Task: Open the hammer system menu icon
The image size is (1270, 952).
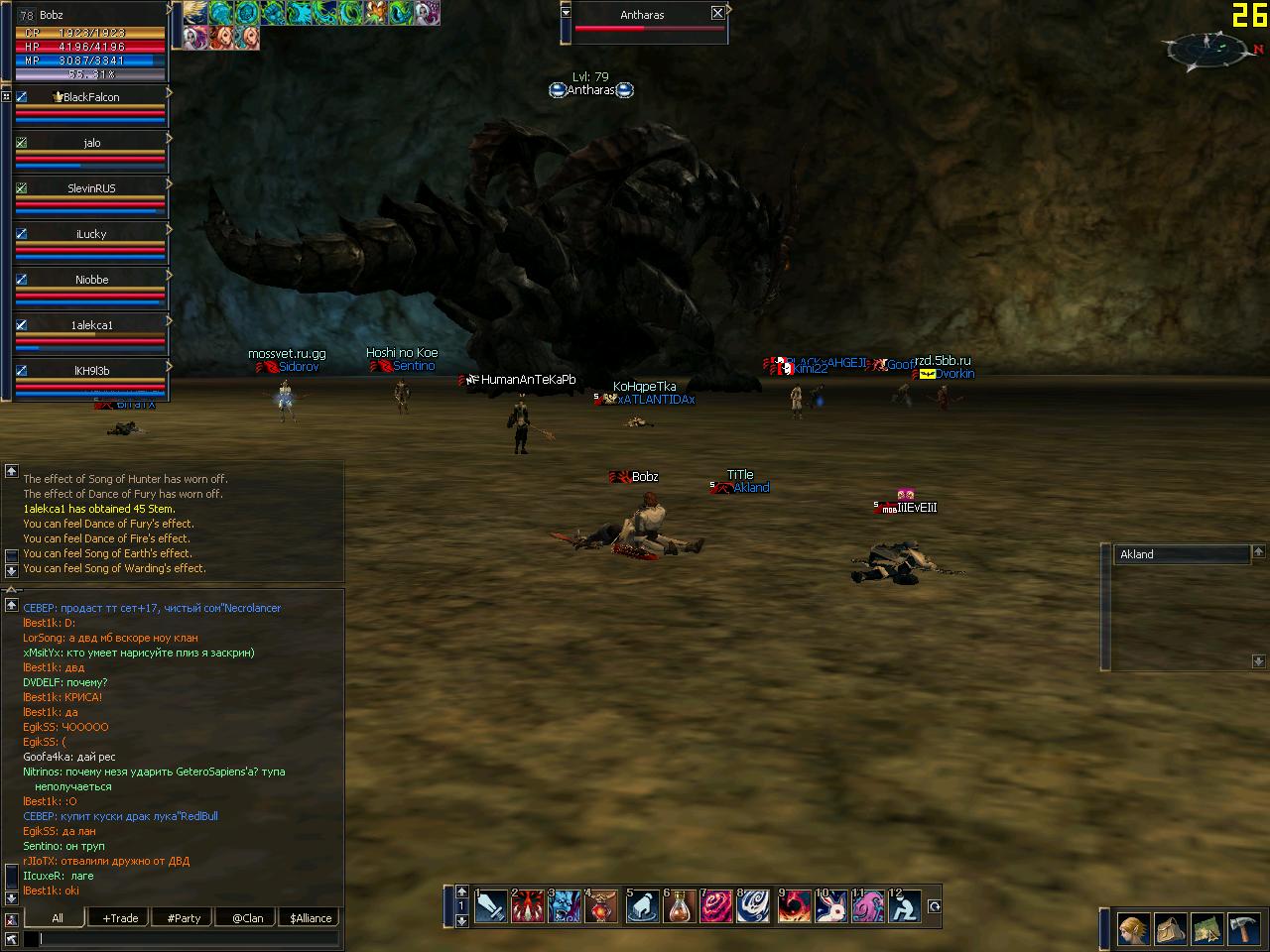Action: (x=1243, y=929)
